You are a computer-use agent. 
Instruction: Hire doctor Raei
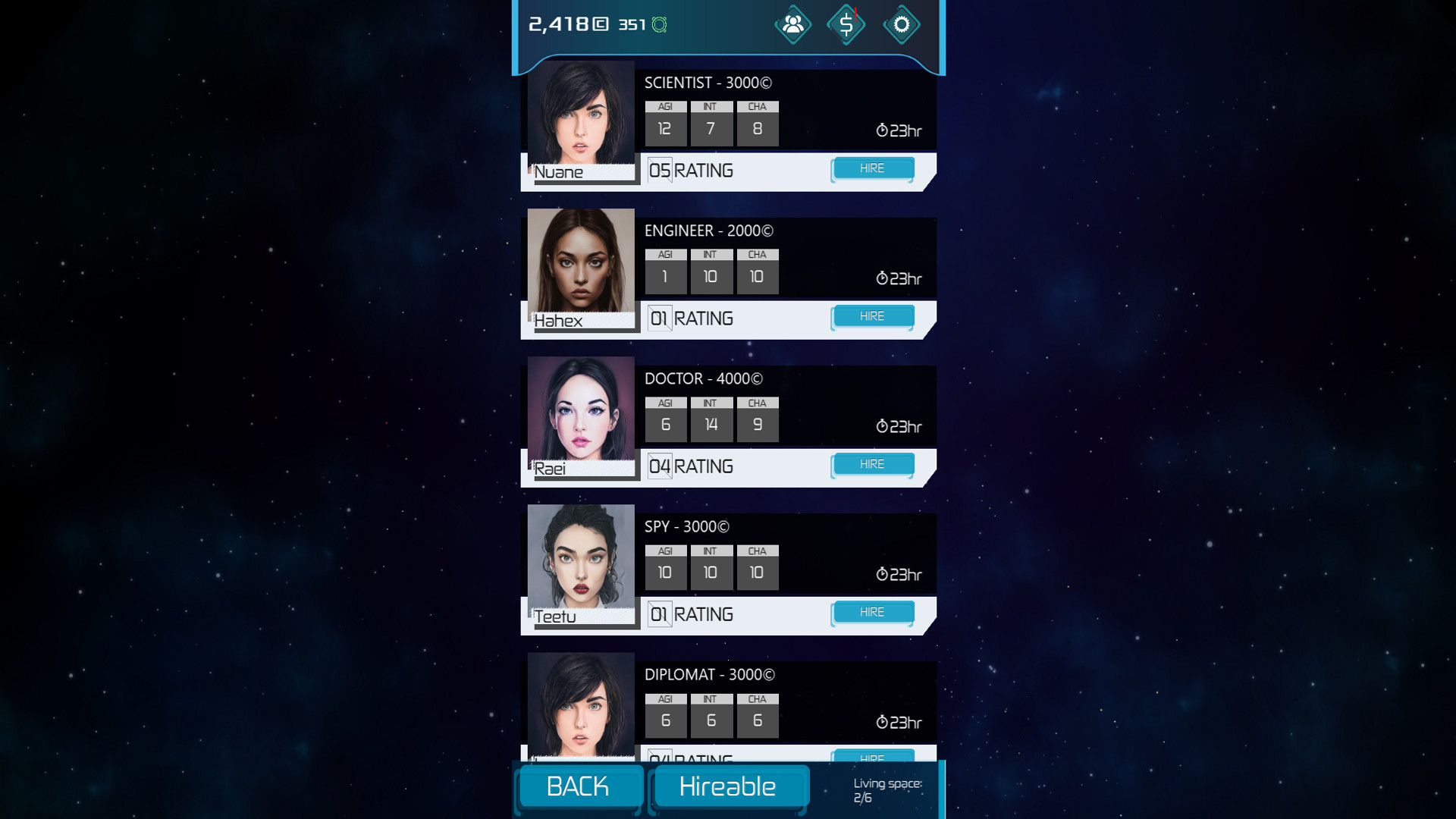873,463
